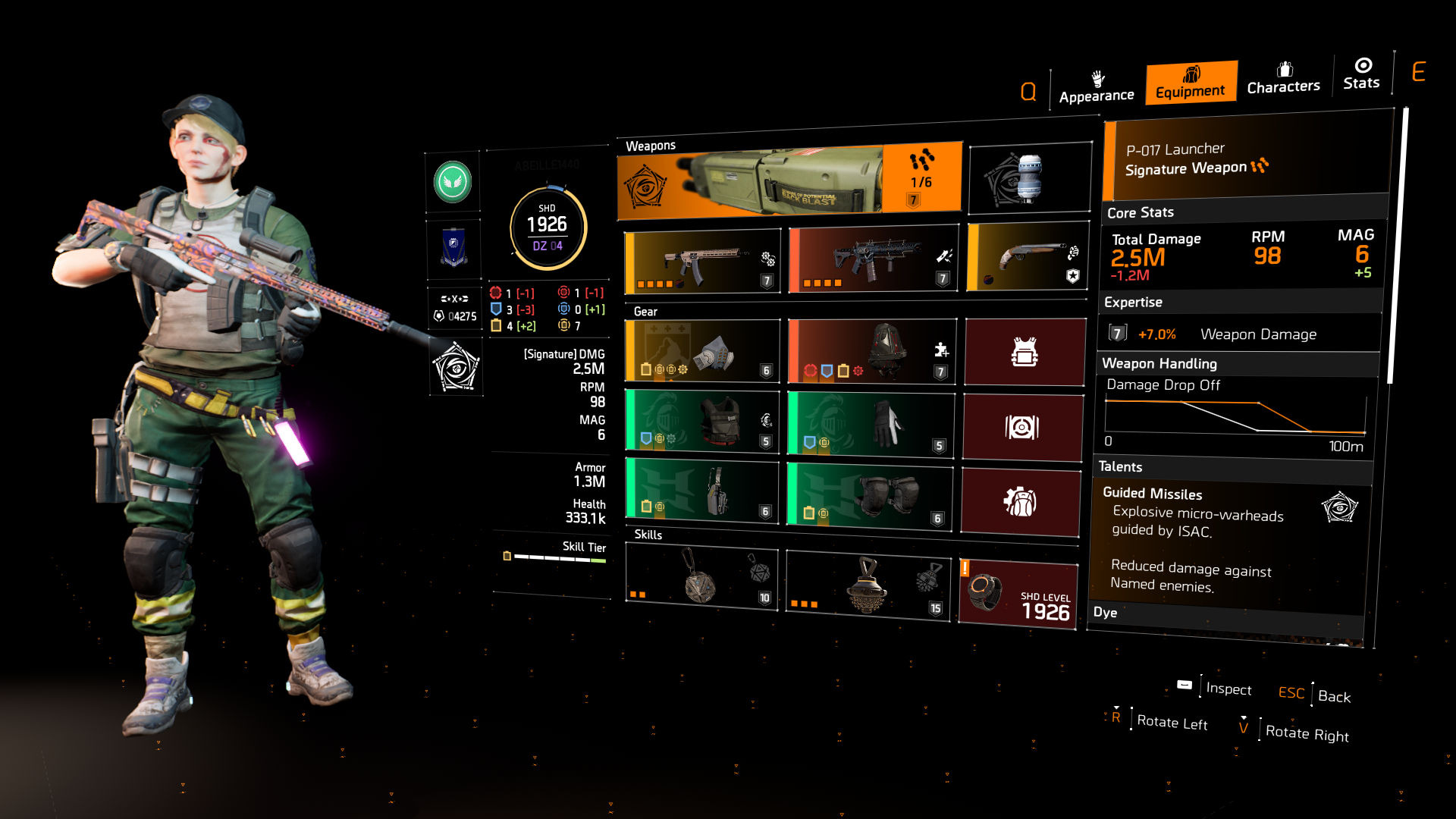Viewport: 1456px width, 819px height.
Task: Click the Inspect button
Action: click(x=1228, y=689)
